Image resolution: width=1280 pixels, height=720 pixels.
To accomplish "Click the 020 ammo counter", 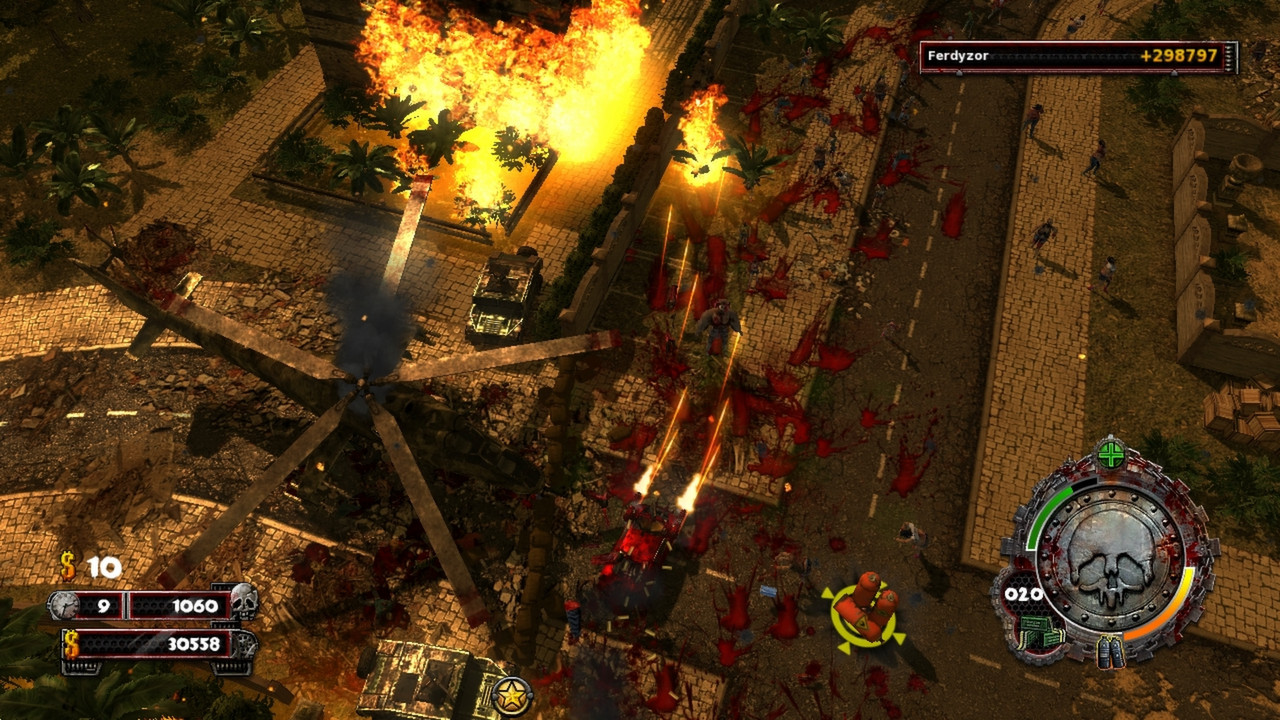I will [1022, 593].
